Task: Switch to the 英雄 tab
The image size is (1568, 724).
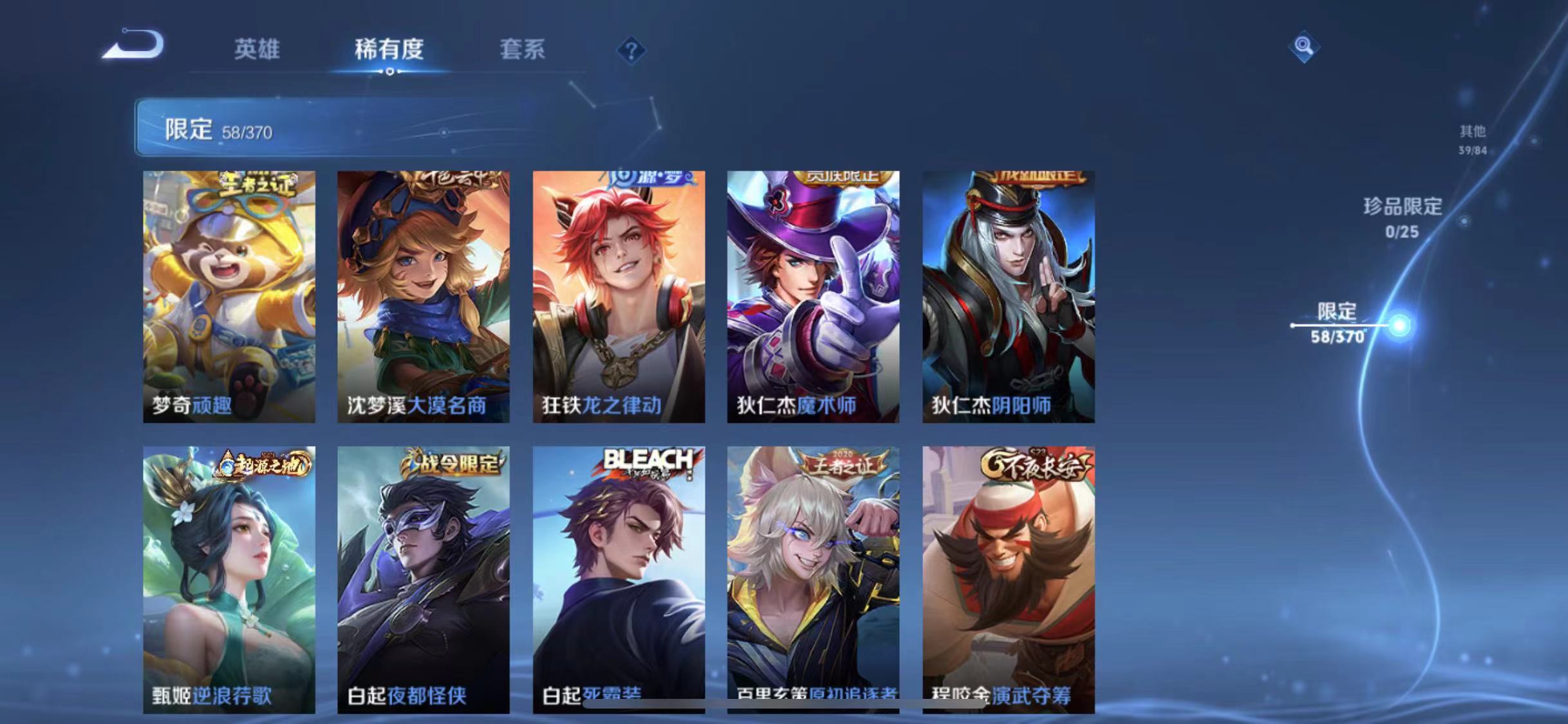Action: click(258, 50)
